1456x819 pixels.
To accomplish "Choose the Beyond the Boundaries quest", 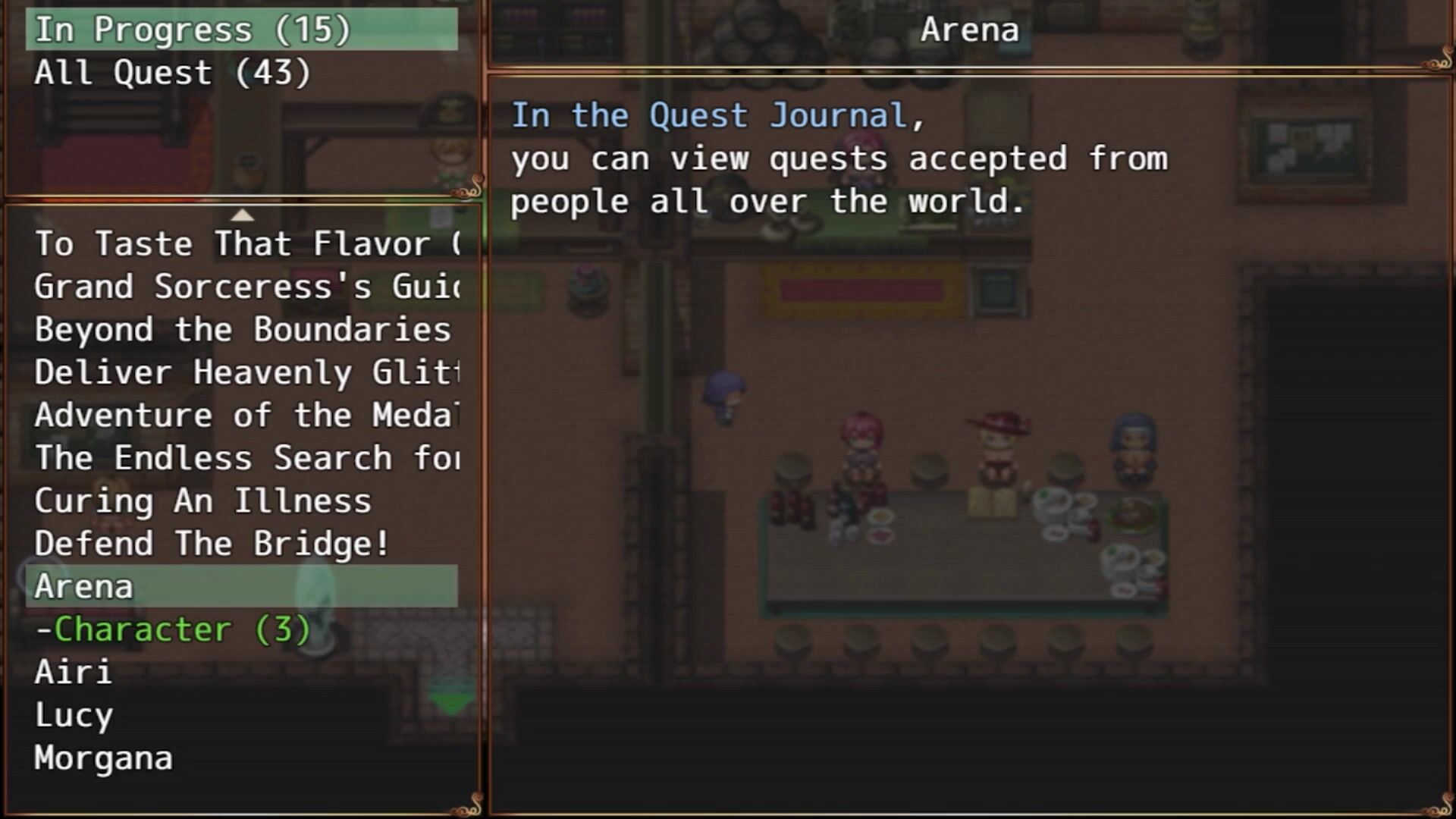I will tap(243, 330).
